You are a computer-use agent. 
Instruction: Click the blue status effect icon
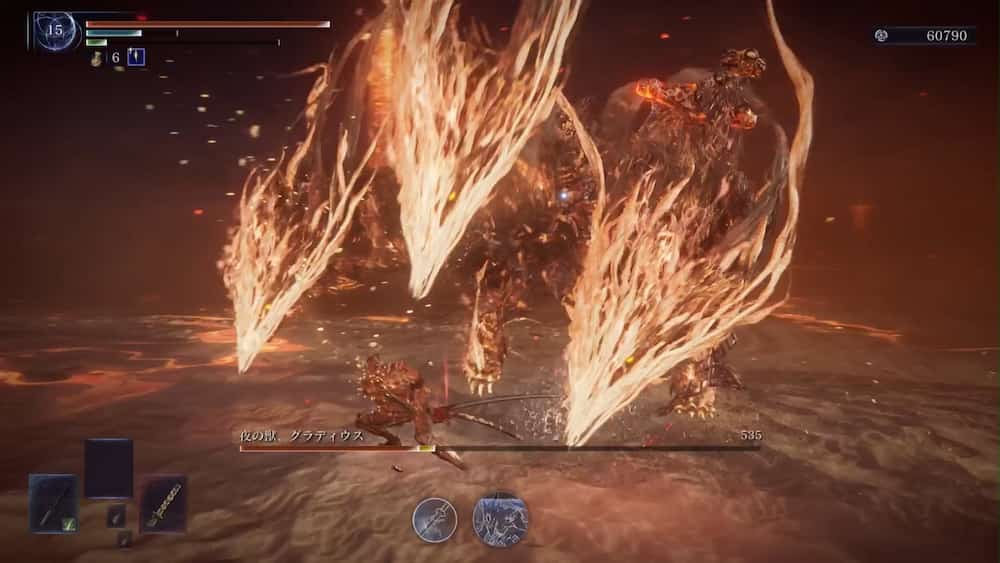[136, 57]
